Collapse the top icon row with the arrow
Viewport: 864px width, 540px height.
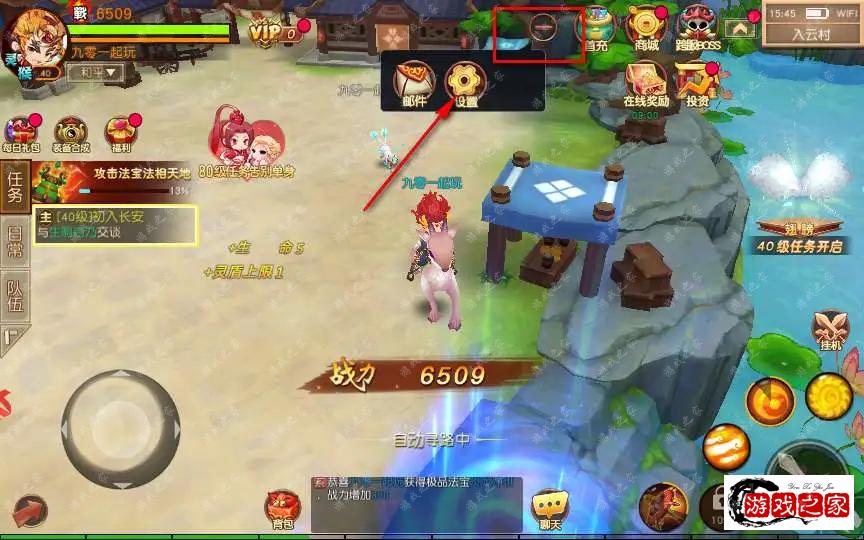(x=740, y=29)
